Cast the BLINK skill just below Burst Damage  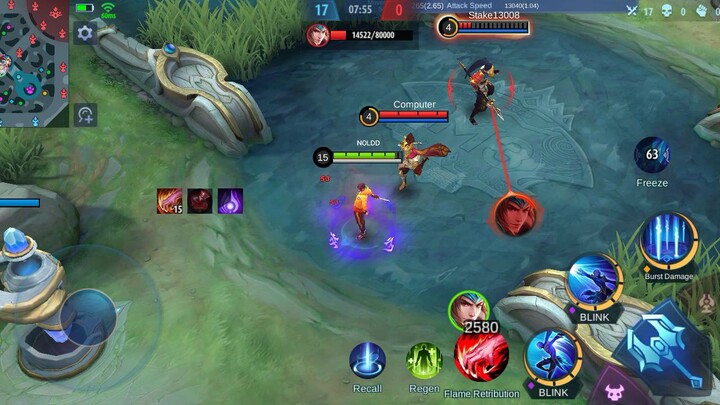click(x=594, y=283)
